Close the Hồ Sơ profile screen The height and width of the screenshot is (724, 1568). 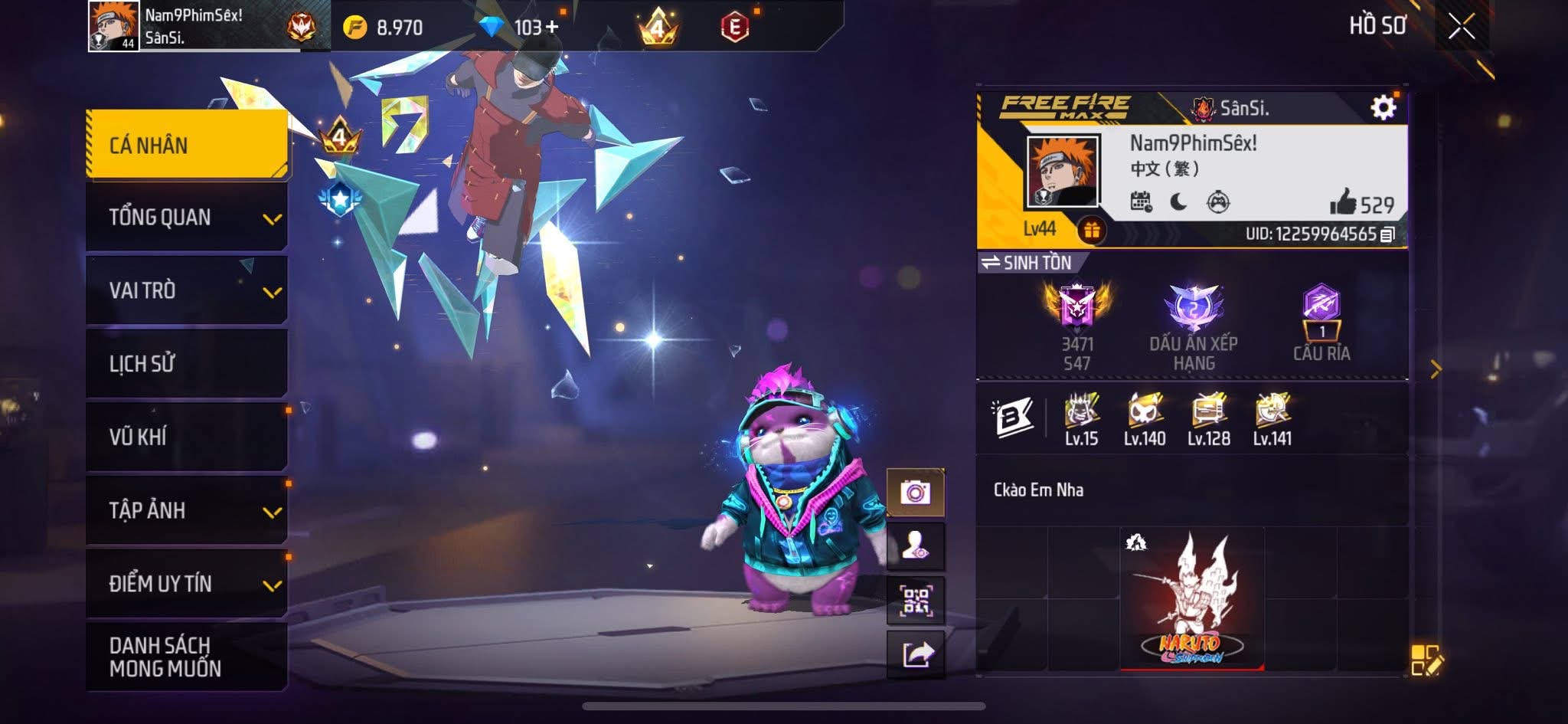1461,28
